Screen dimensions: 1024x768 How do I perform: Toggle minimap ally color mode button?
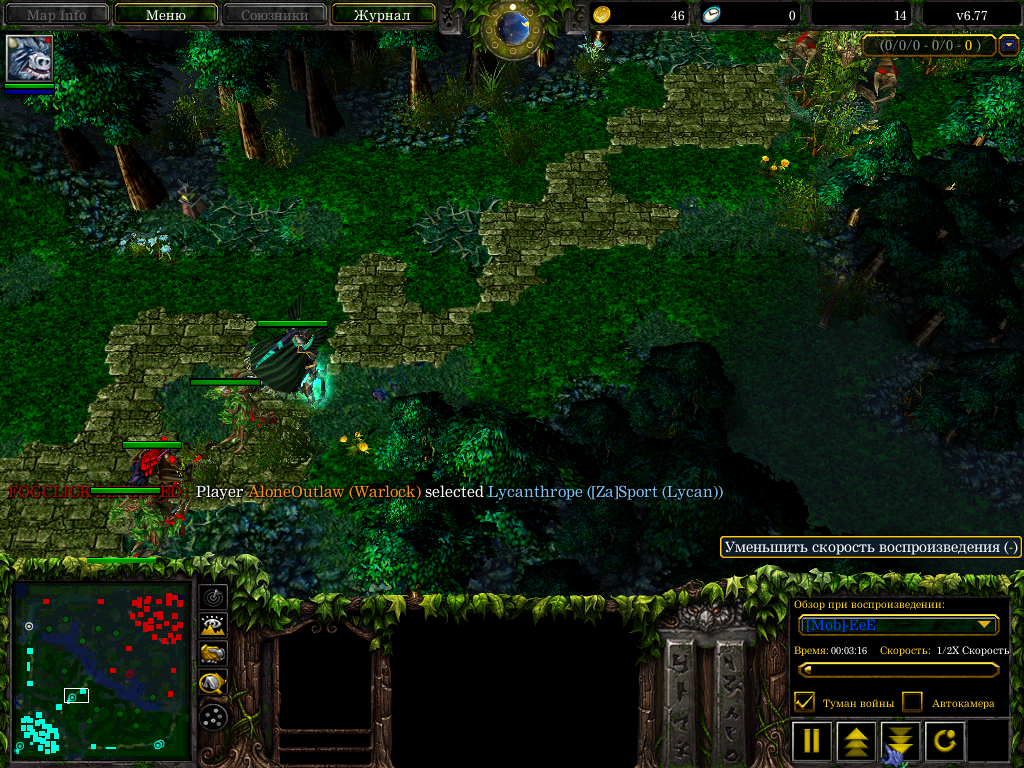click(213, 655)
